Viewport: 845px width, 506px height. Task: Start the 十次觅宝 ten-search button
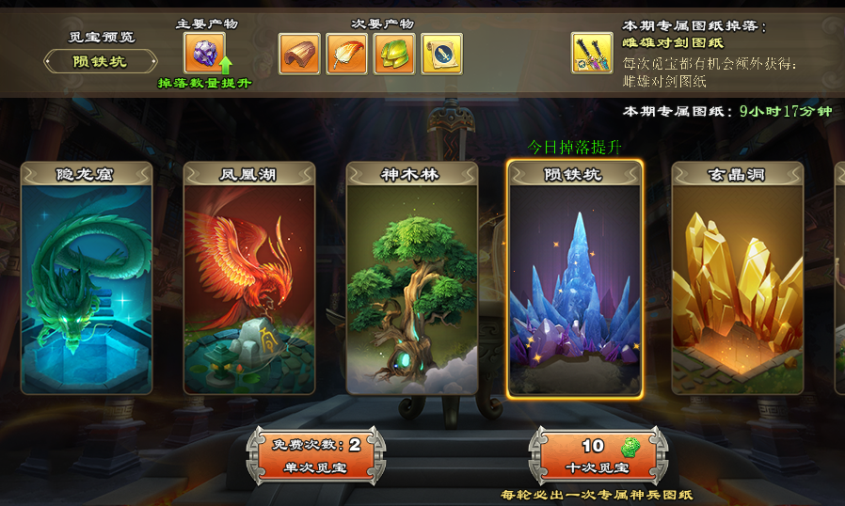(598, 456)
